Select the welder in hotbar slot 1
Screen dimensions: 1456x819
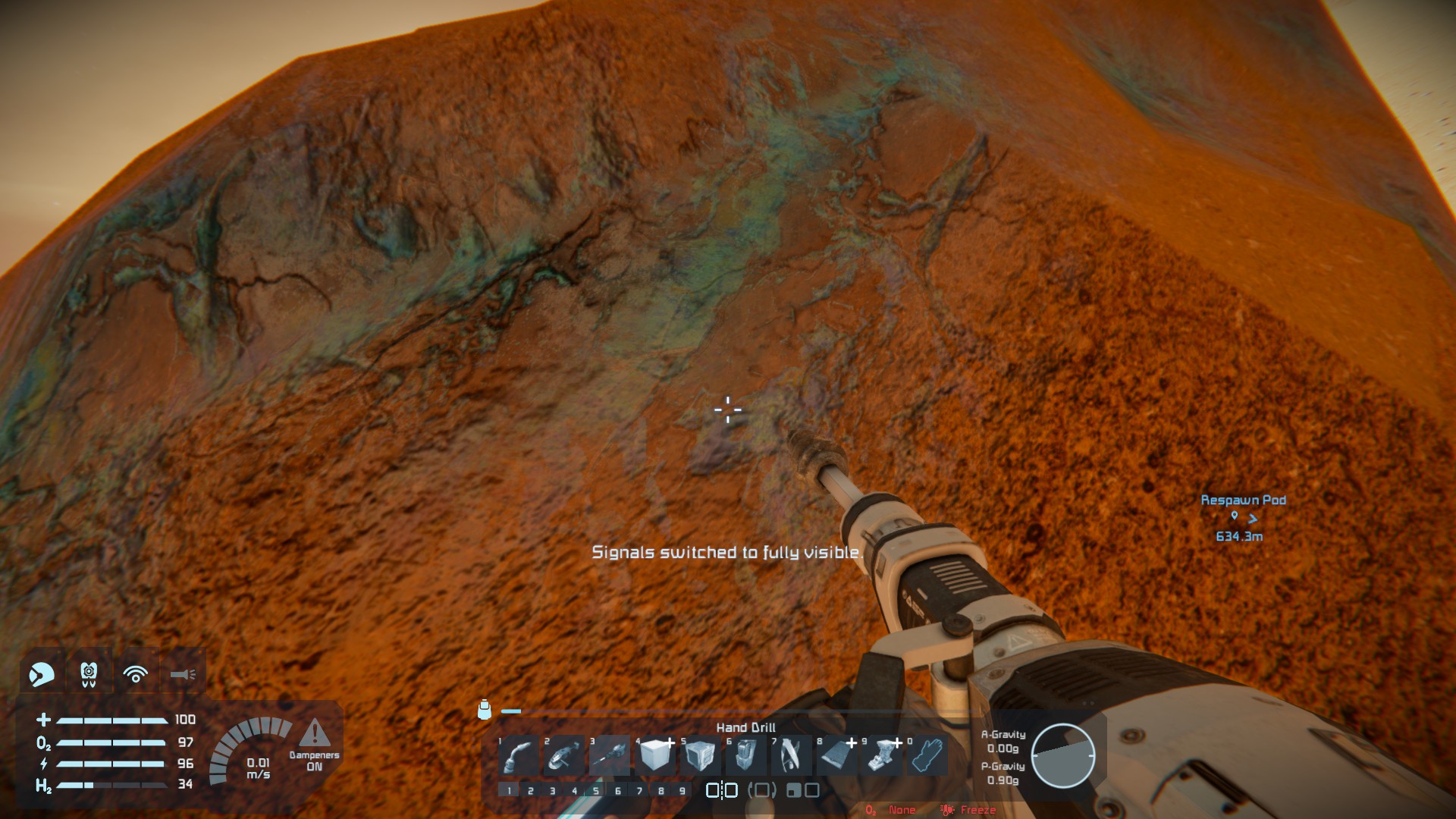pos(519,755)
